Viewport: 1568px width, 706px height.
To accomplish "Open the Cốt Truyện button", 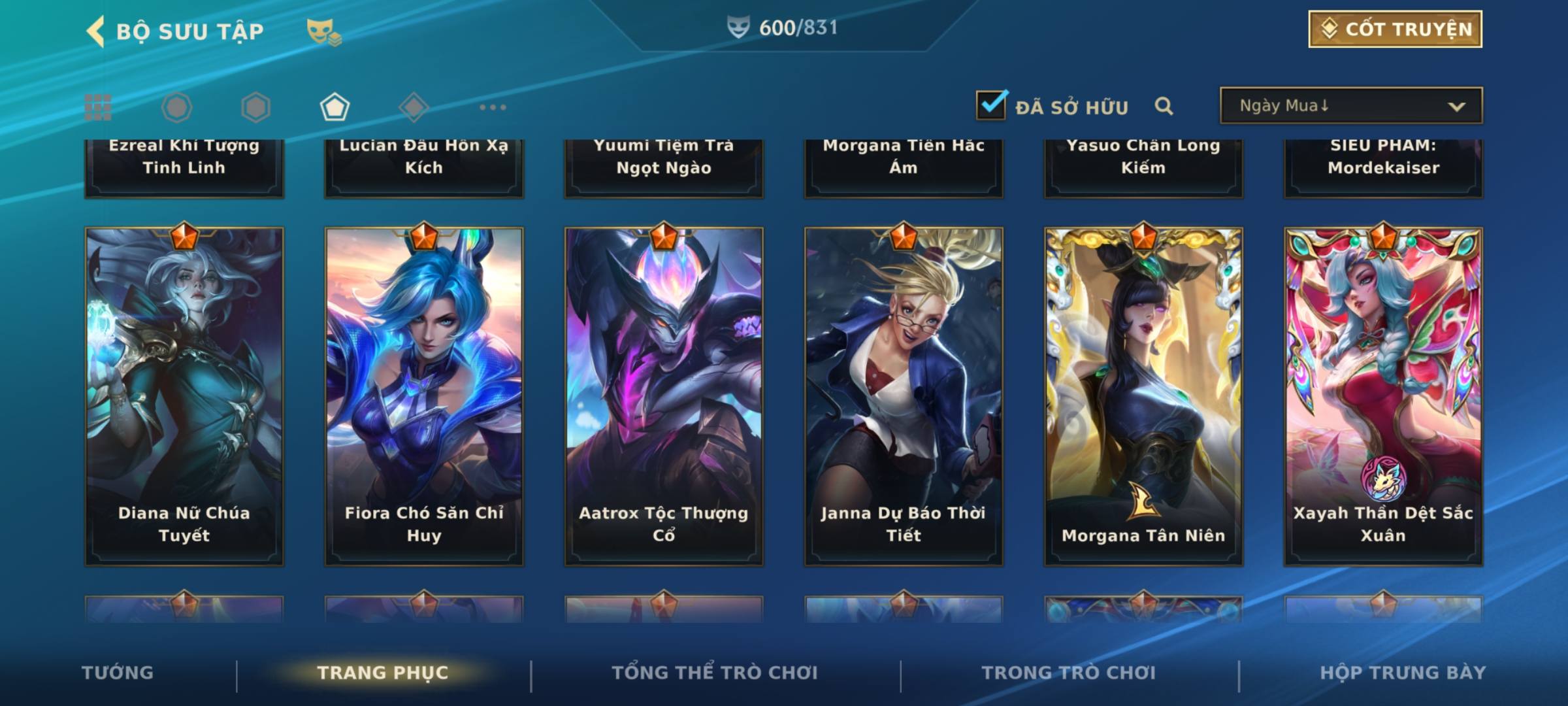I will pos(1395,29).
